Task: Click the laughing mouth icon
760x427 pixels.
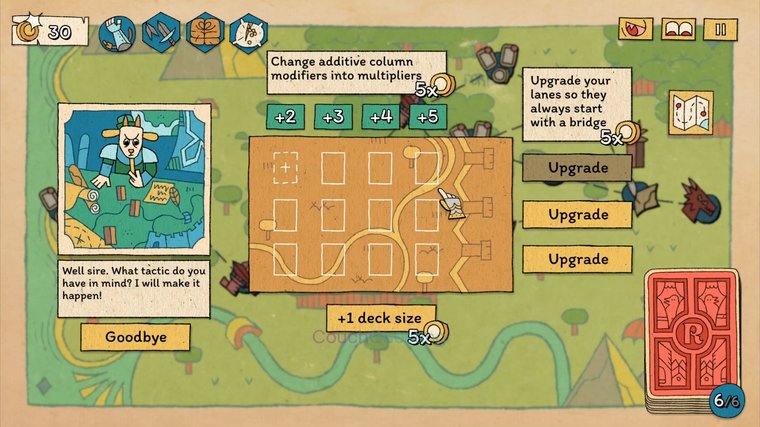Action: pyautogui.click(x=635, y=29)
